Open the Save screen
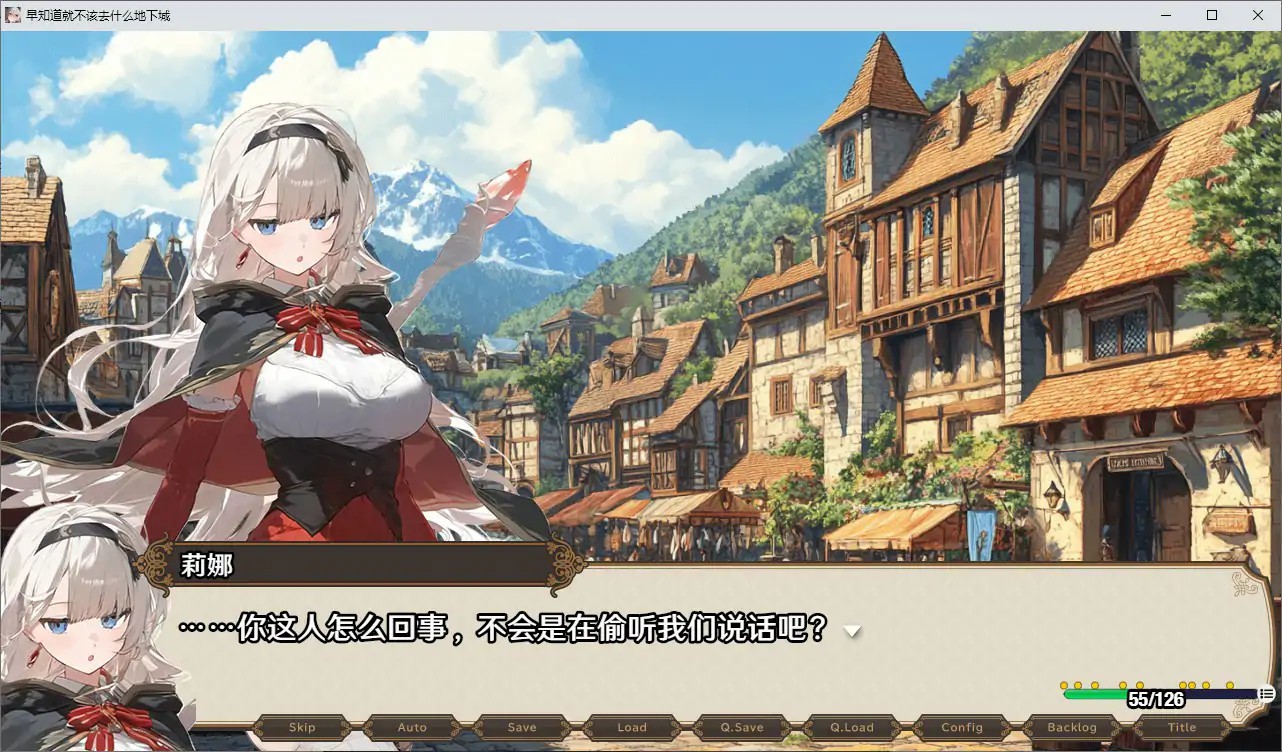The height and width of the screenshot is (752, 1282). (x=521, y=727)
